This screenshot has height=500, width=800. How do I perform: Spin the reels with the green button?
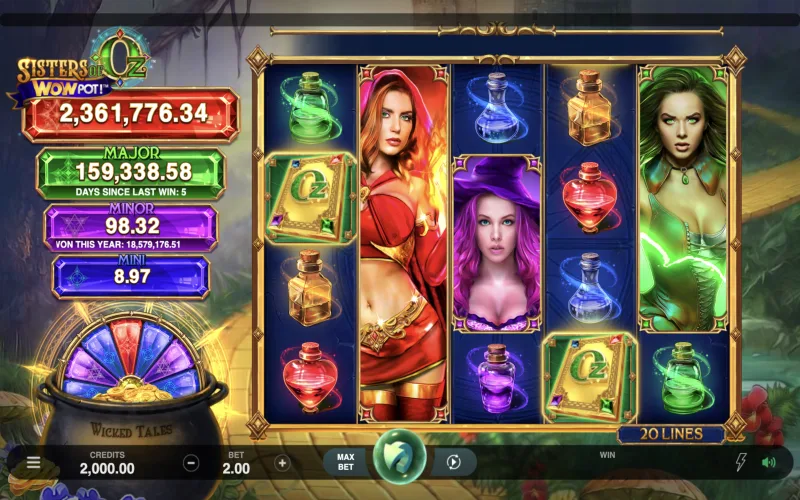(x=398, y=460)
